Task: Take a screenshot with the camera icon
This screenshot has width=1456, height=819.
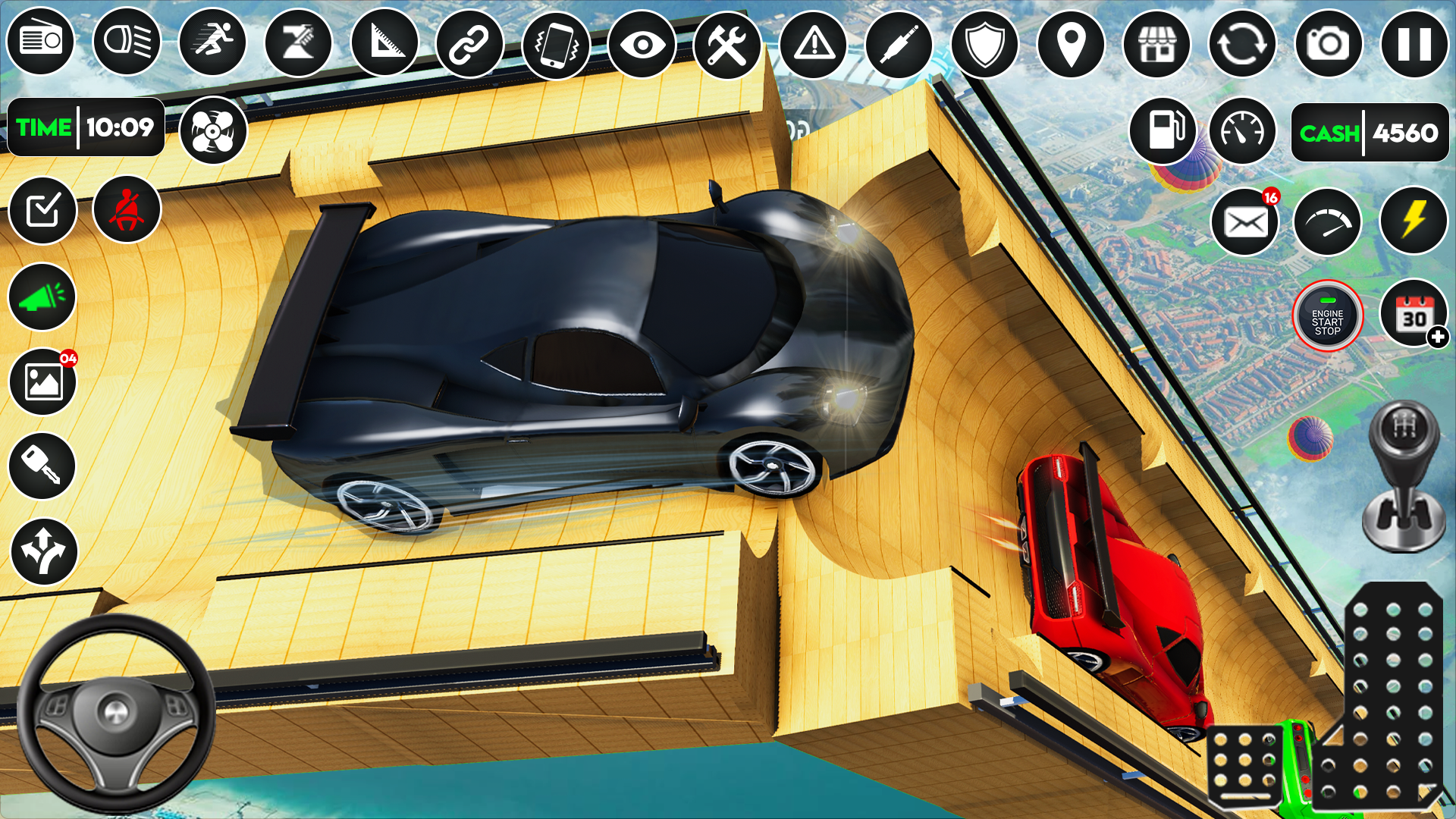Action: [x=1327, y=45]
